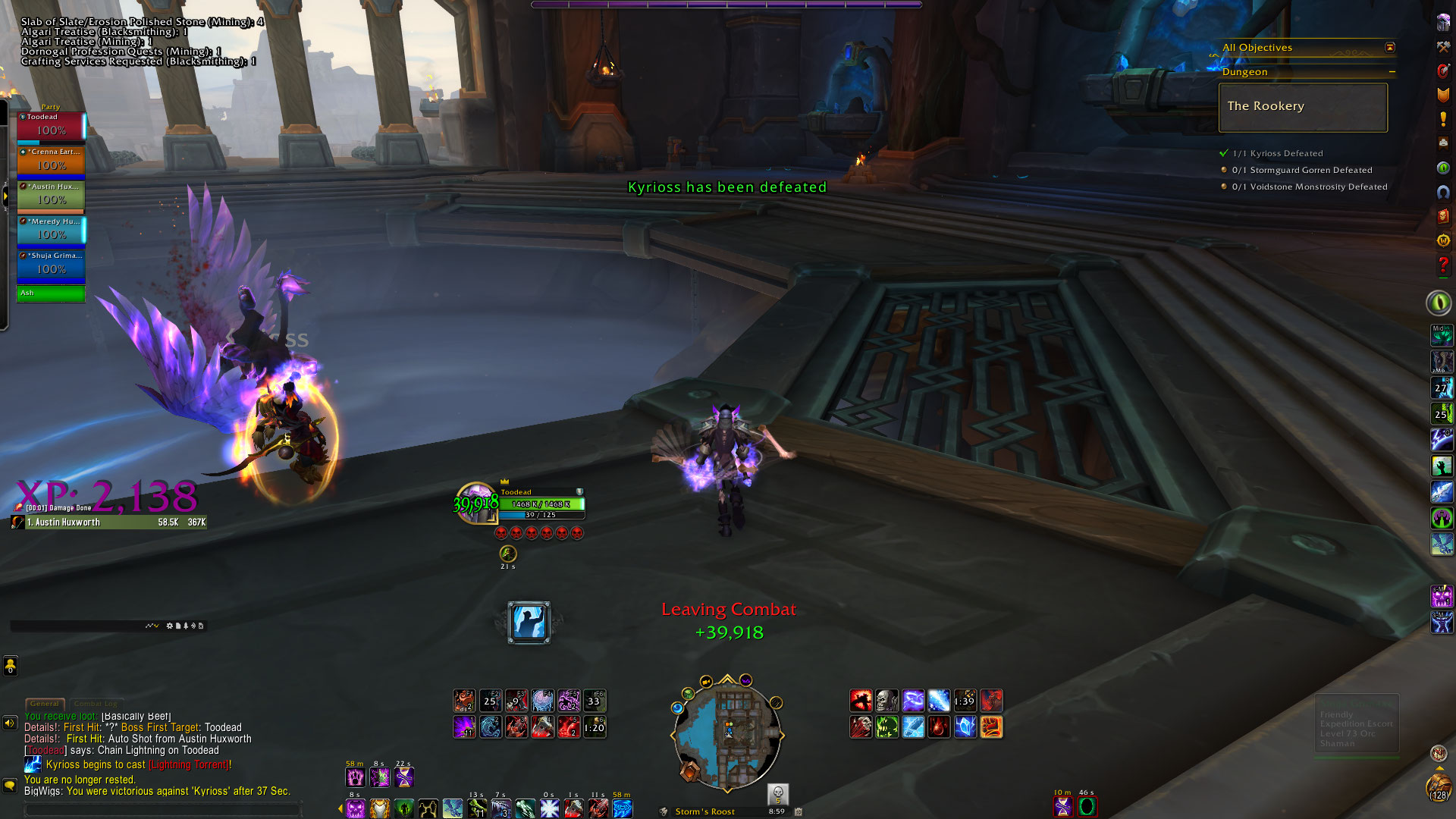
Task: Click the Meredy party frame
Action: tap(51, 230)
